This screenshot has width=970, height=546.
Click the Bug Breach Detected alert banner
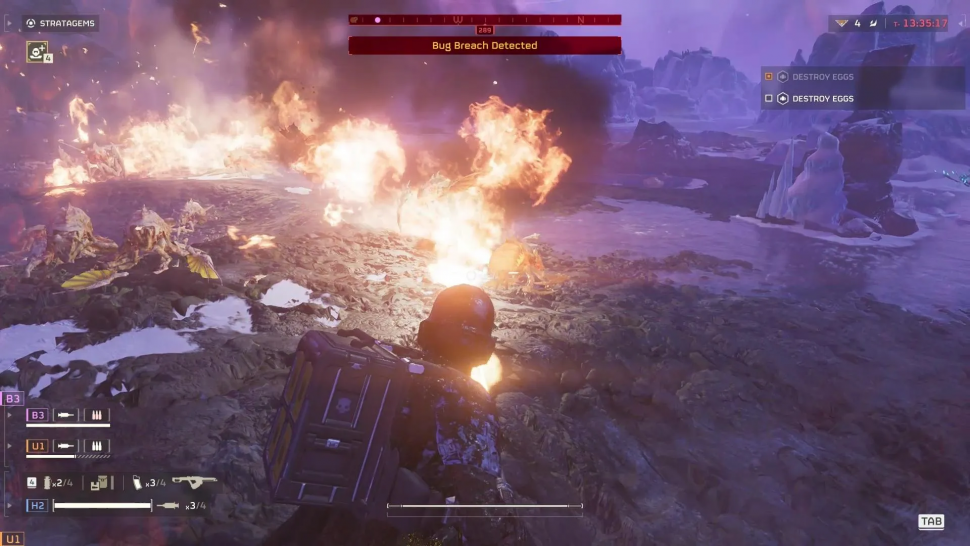point(485,45)
